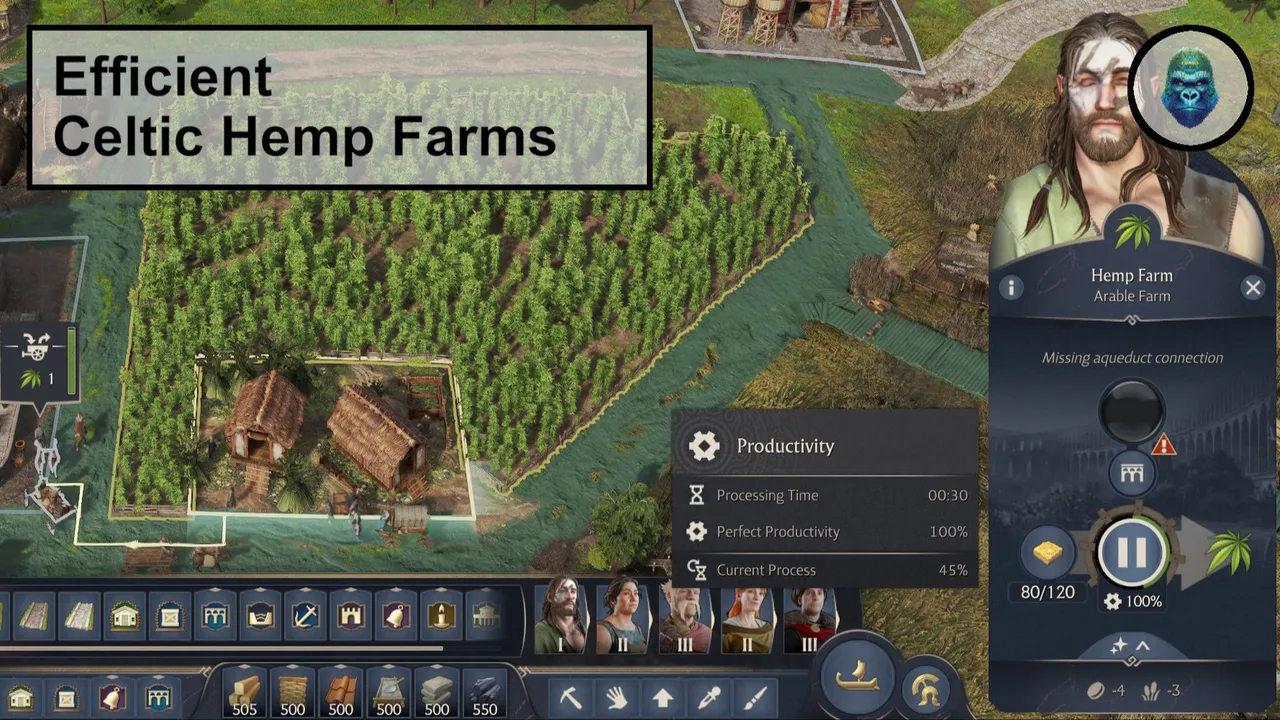Choose the eyedropper copy tool
Viewport: 1280px width, 720px height.
709,697
